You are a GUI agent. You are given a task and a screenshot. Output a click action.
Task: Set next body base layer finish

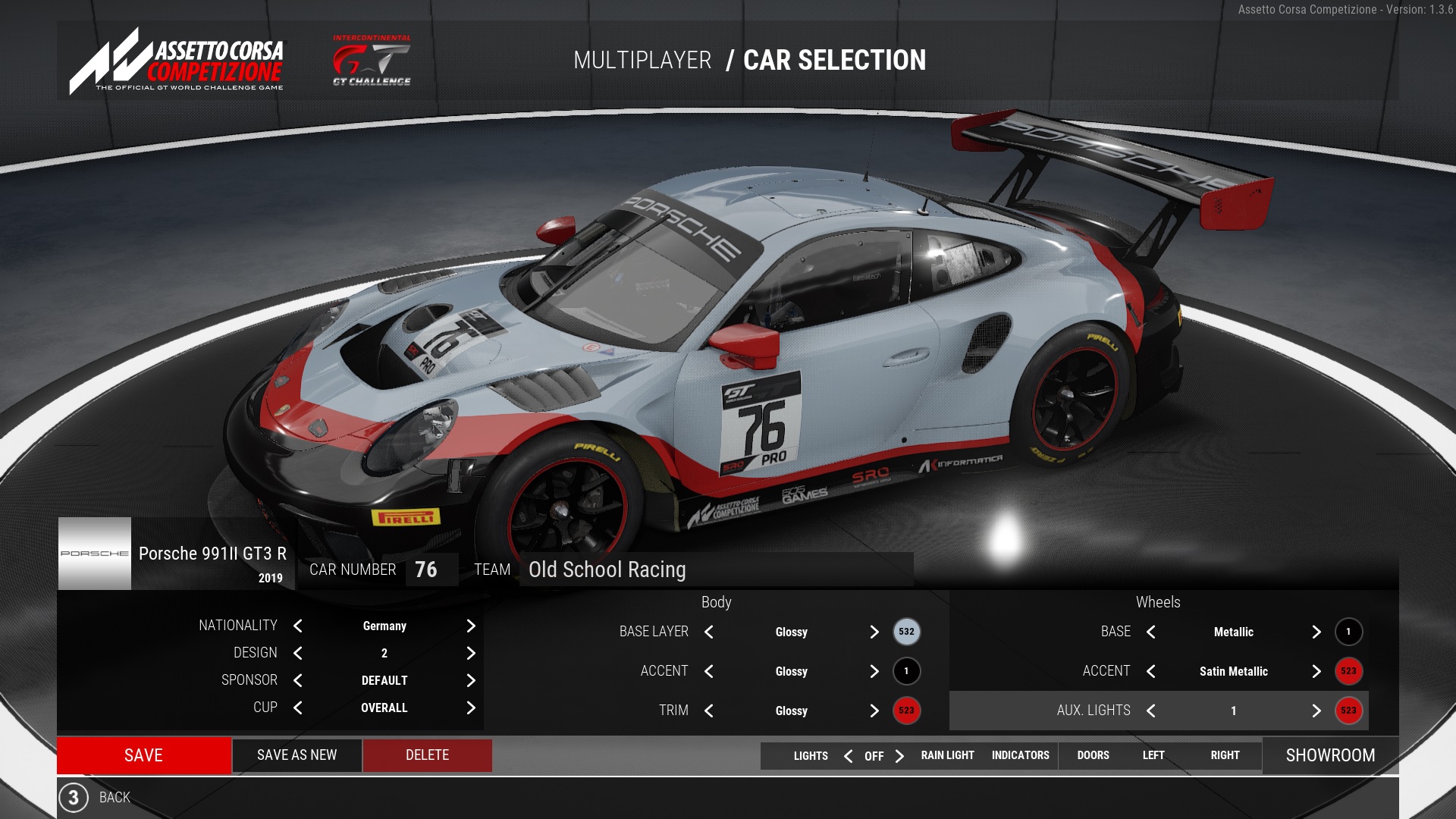[874, 632]
